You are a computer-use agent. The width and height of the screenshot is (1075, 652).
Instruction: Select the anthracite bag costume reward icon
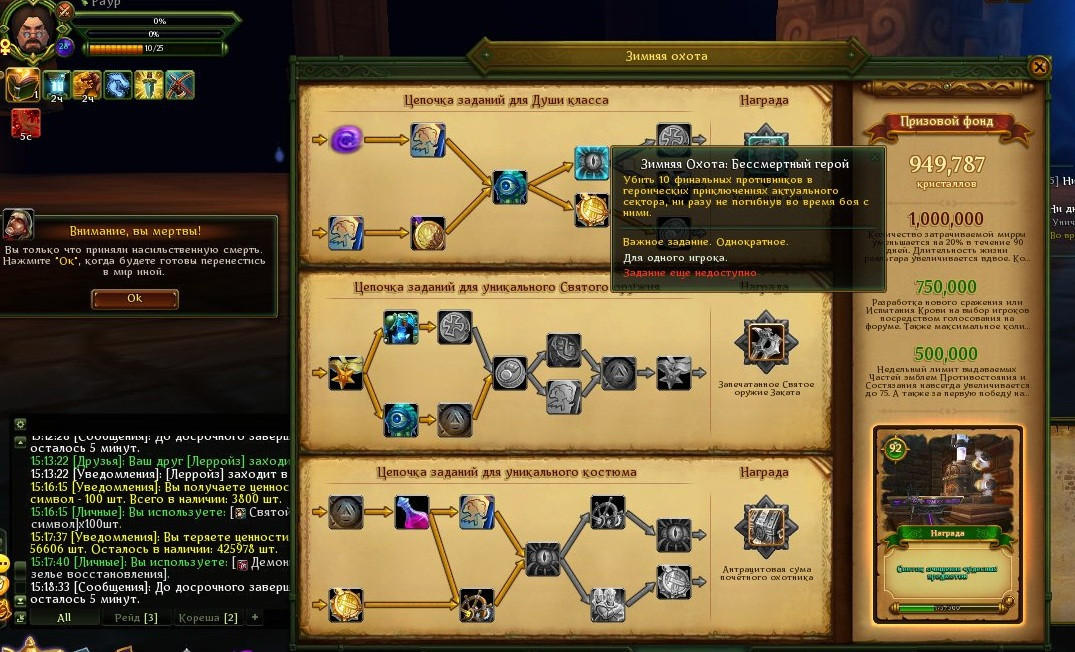766,529
